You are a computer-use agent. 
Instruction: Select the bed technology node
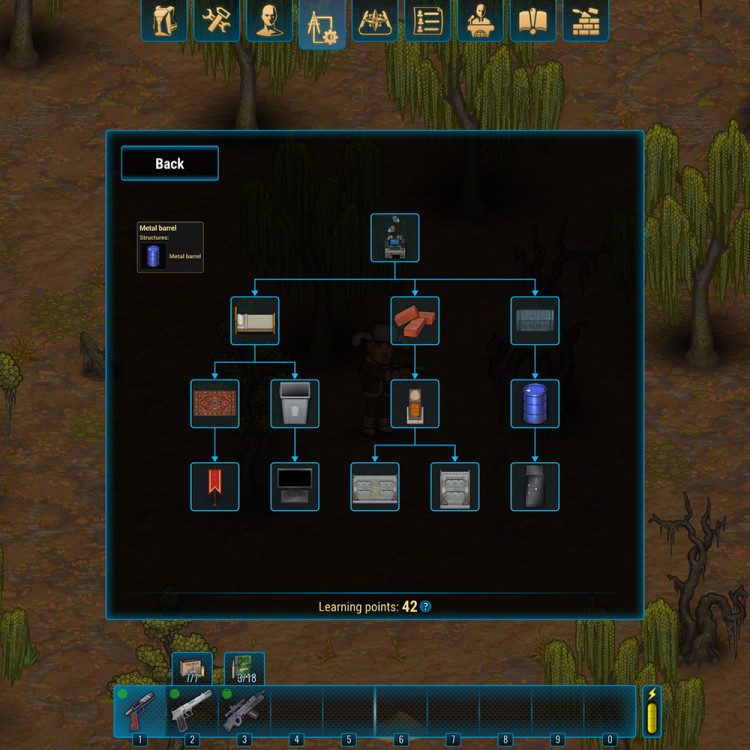255,321
